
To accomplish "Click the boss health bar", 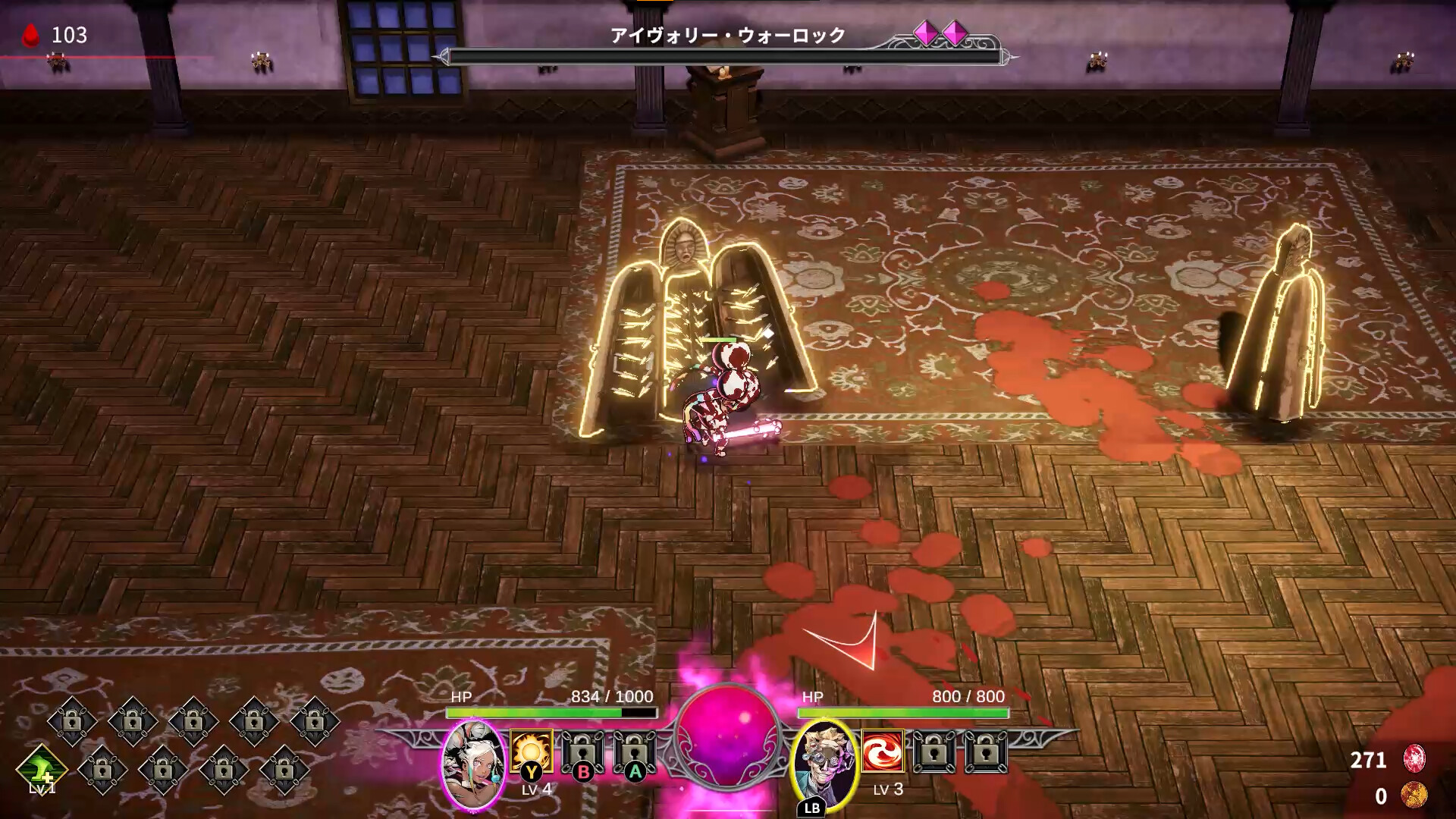I will (x=724, y=55).
